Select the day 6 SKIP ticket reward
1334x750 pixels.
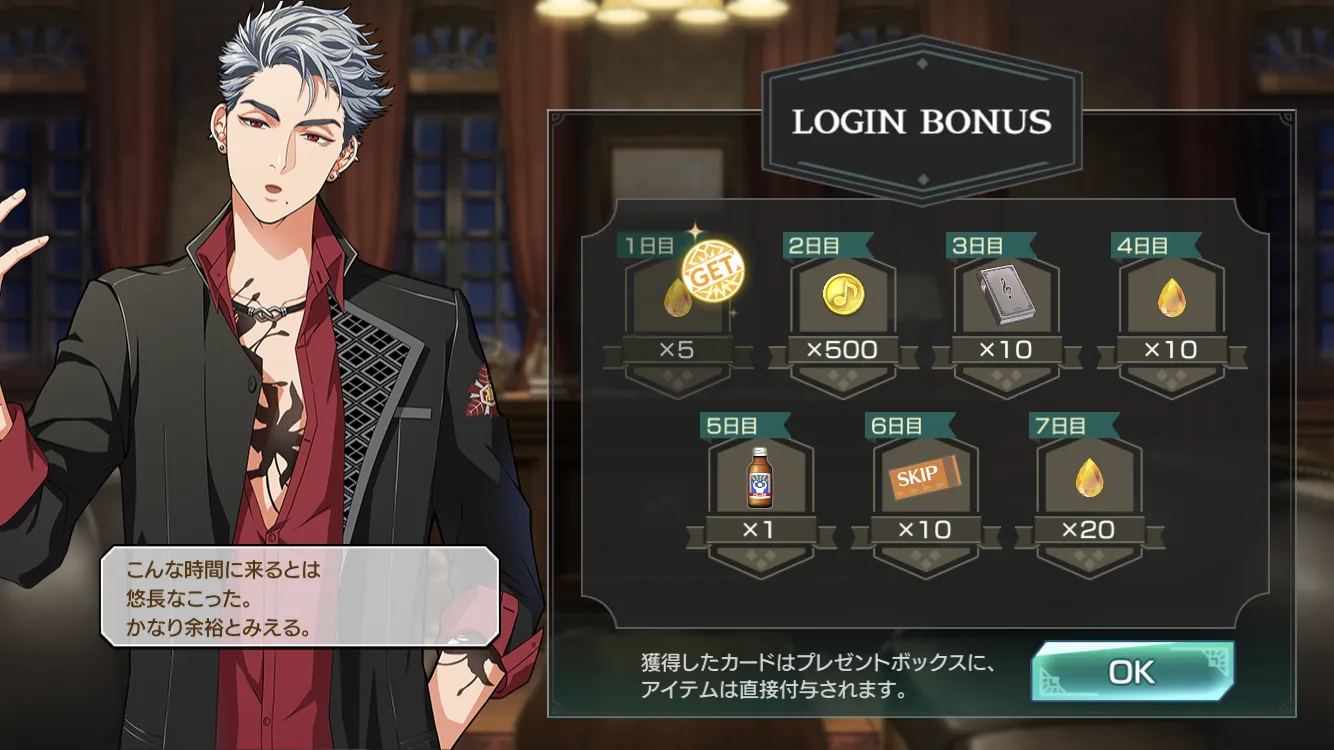tap(924, 477)
